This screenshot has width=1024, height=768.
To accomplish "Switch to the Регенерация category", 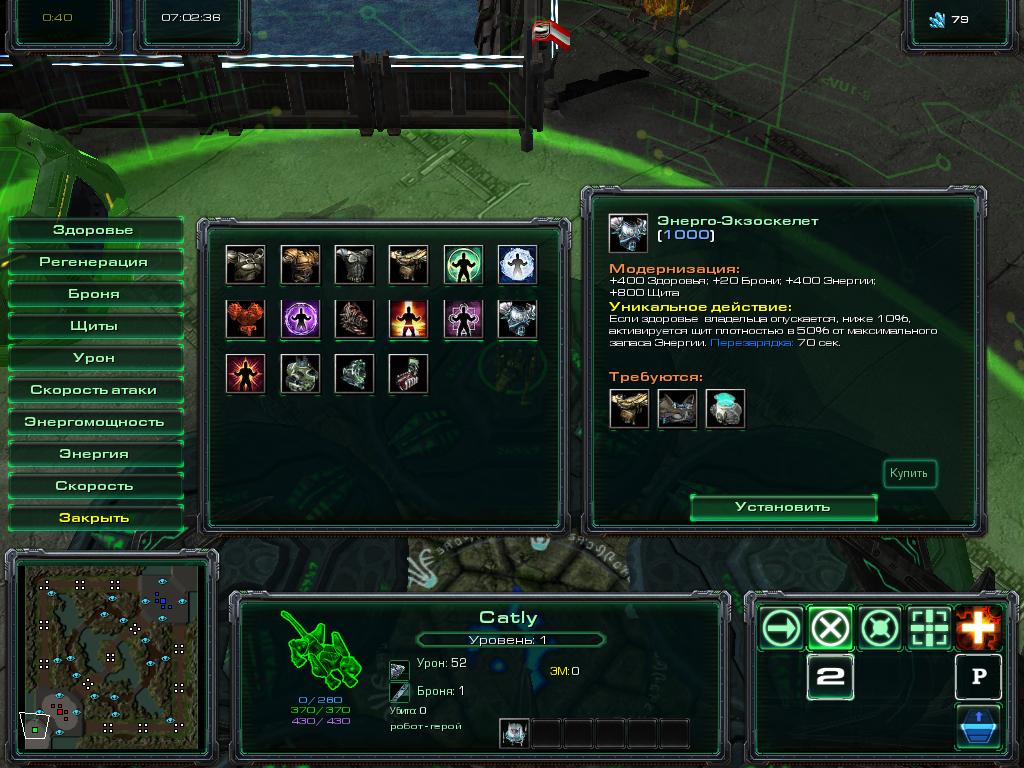I will click(x=94, y=262).
